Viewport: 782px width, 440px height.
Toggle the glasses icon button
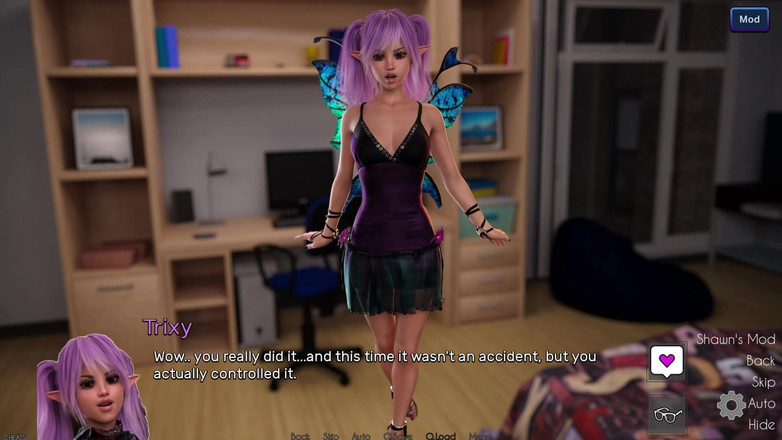click(x=666, y=412)
